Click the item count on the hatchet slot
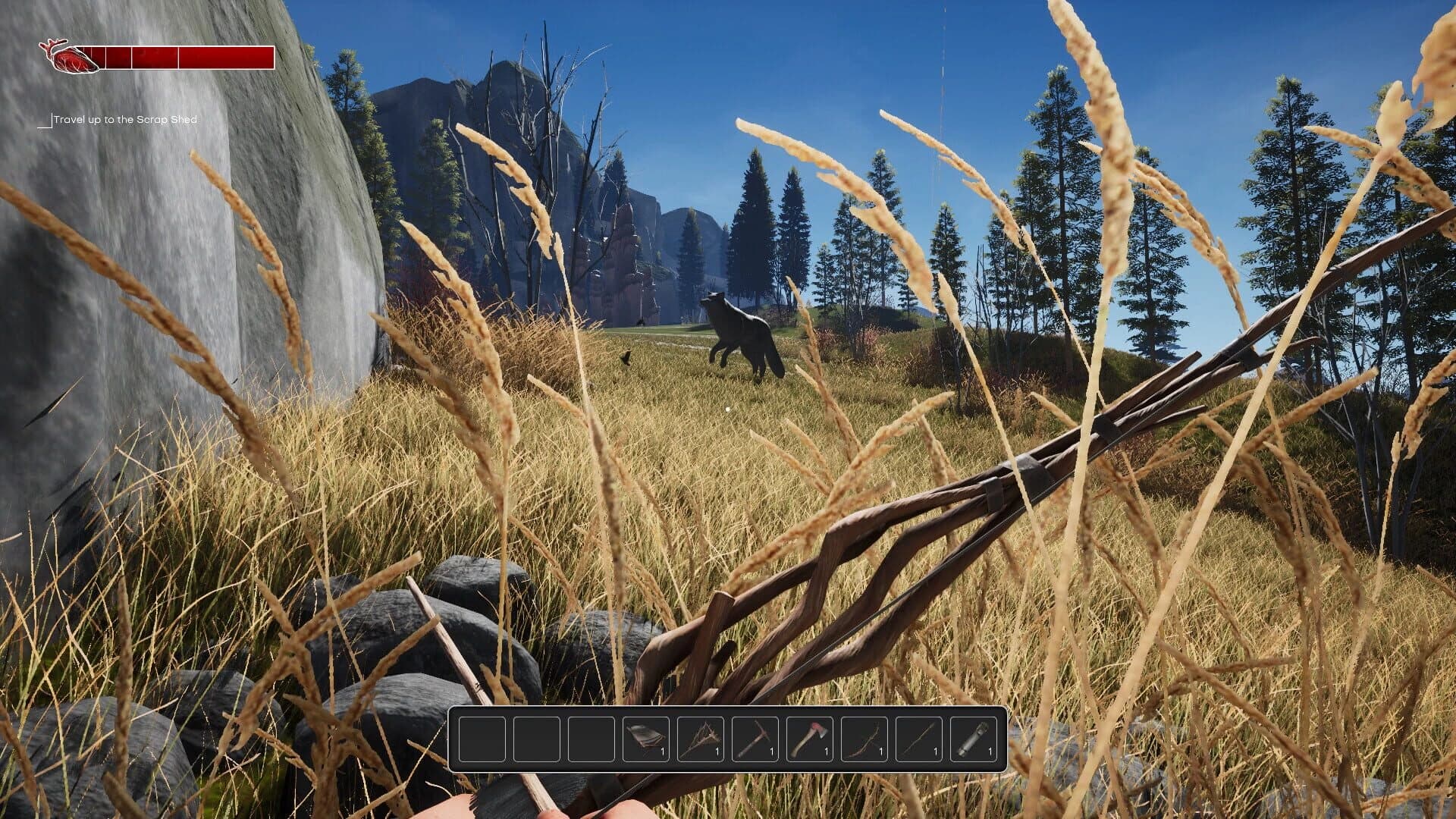 pos(826,749)
